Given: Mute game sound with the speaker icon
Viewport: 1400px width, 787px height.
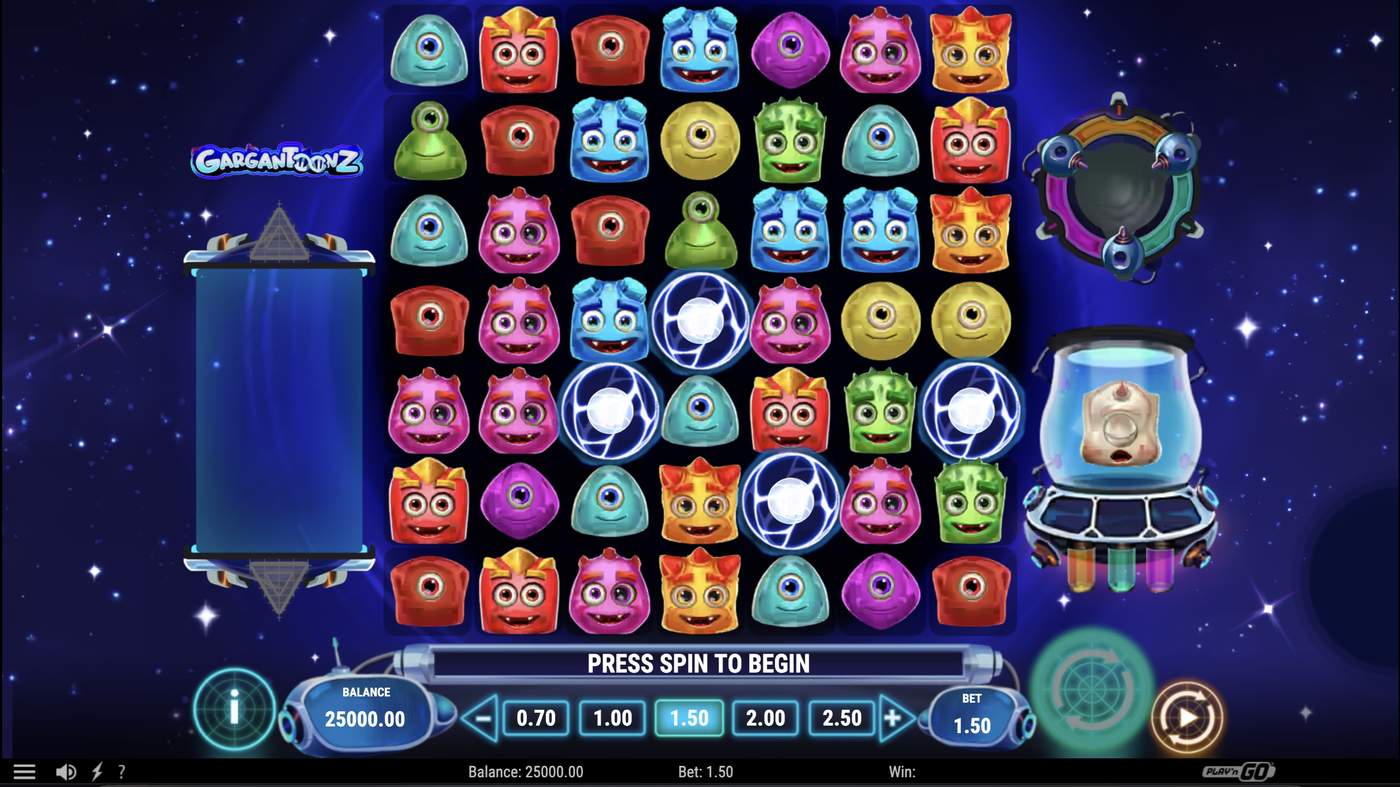Looking at the screenshot, I should (x=66, y=770).
